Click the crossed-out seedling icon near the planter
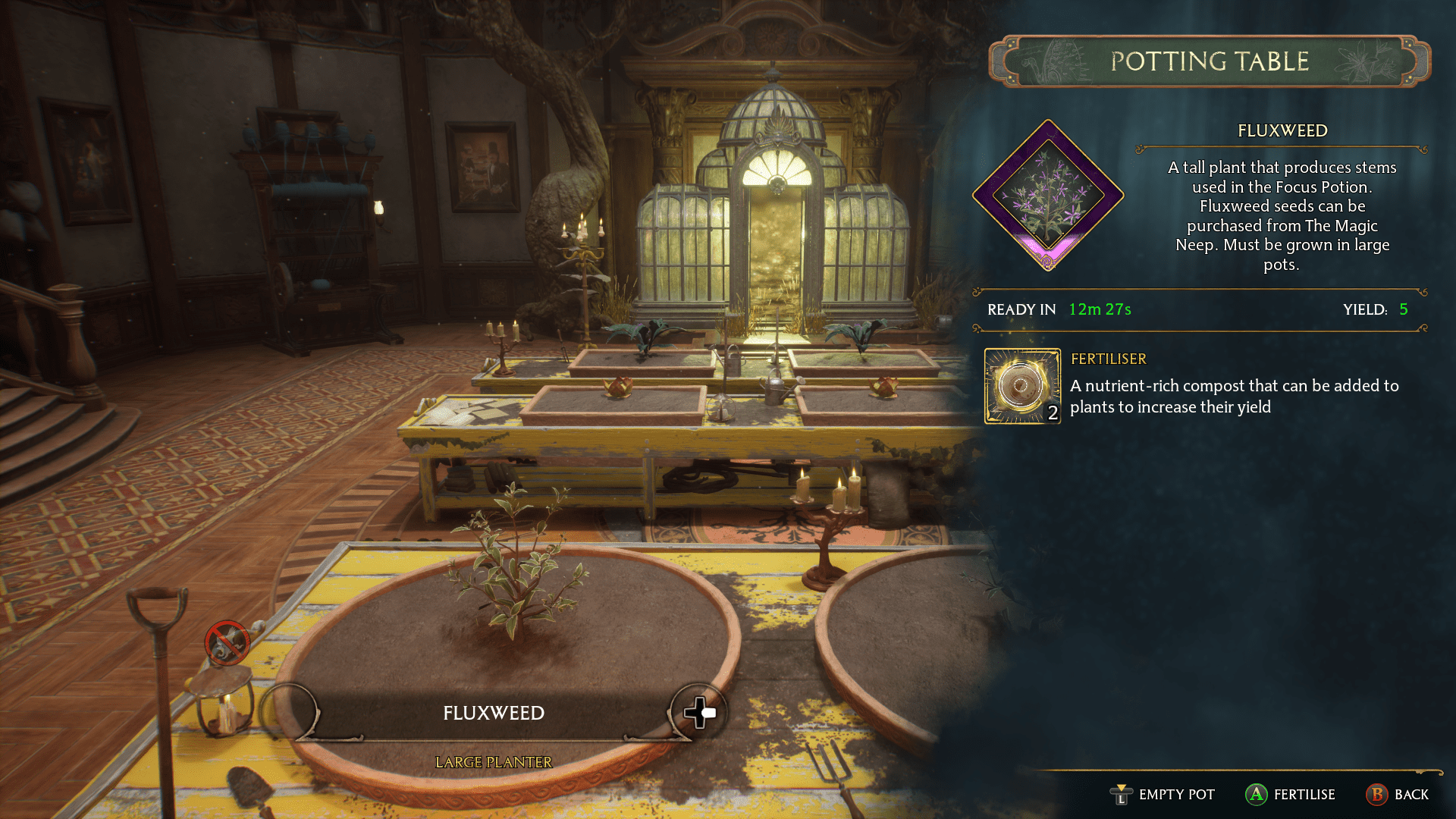The height and width of the screenshot is (819, 1456). click(x=226, y=644)
